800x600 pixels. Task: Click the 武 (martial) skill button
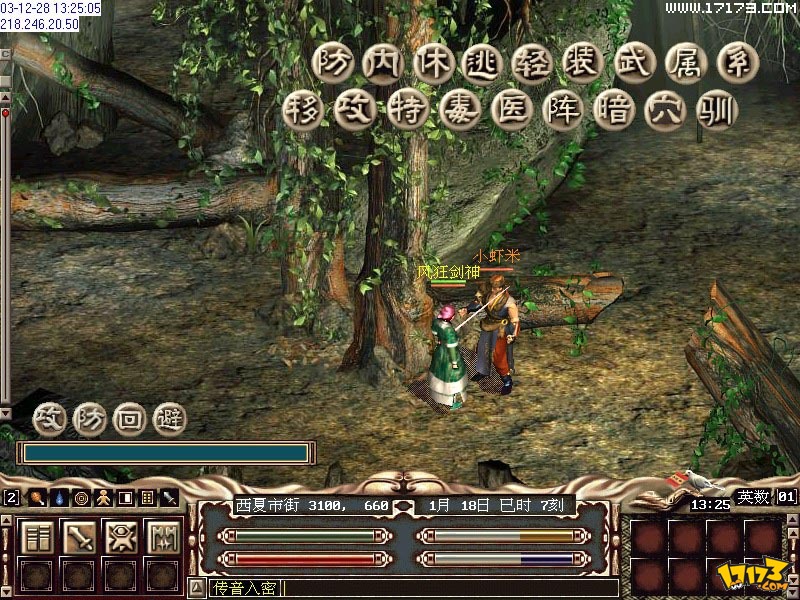636,62
